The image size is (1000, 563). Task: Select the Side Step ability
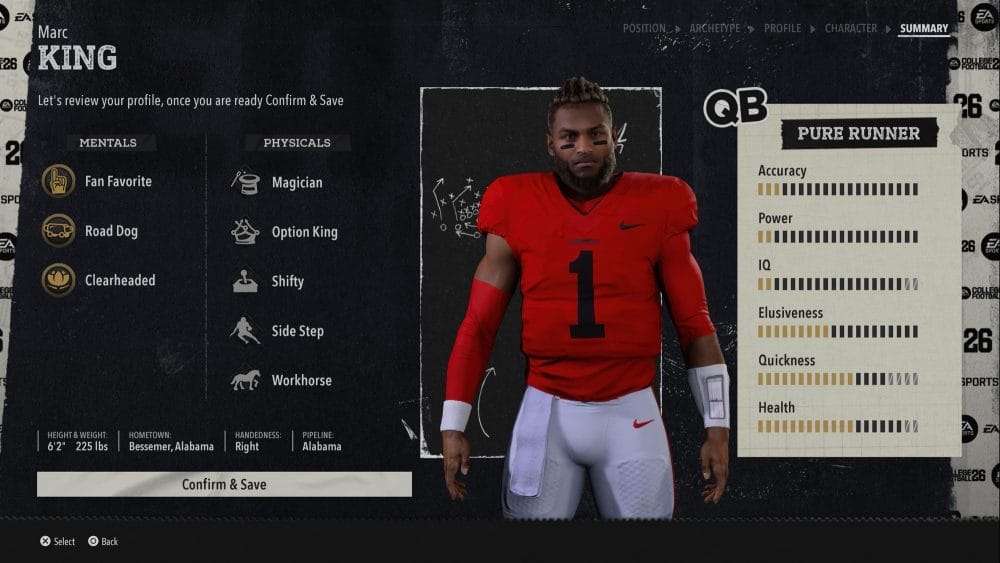(297, 331)
